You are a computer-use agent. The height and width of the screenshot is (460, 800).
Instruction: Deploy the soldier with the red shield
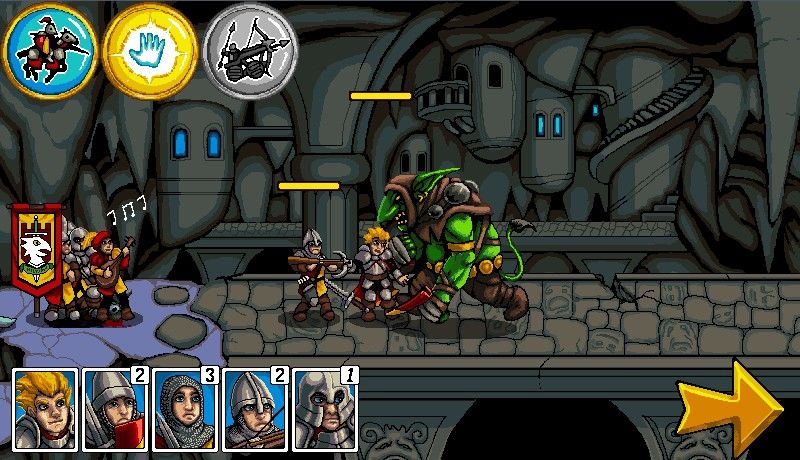coord(115,408)
